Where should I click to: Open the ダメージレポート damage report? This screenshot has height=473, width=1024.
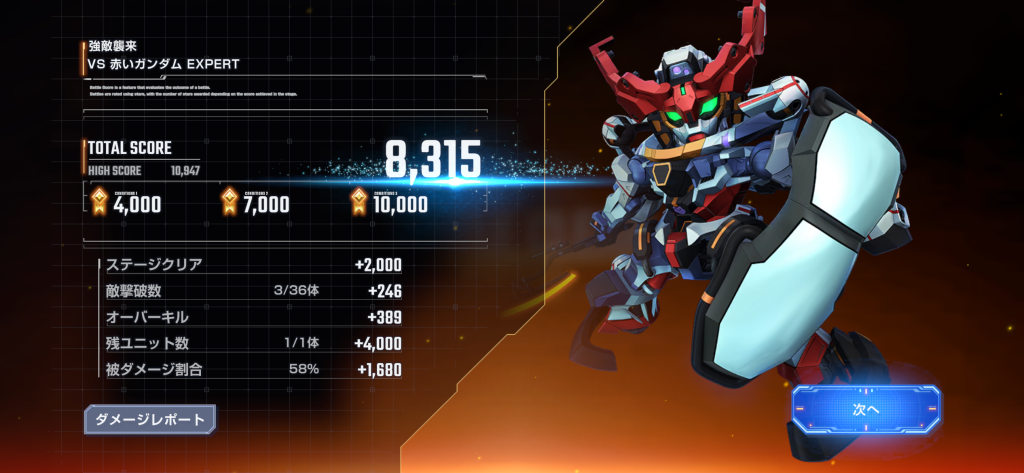tap(150, 419)
